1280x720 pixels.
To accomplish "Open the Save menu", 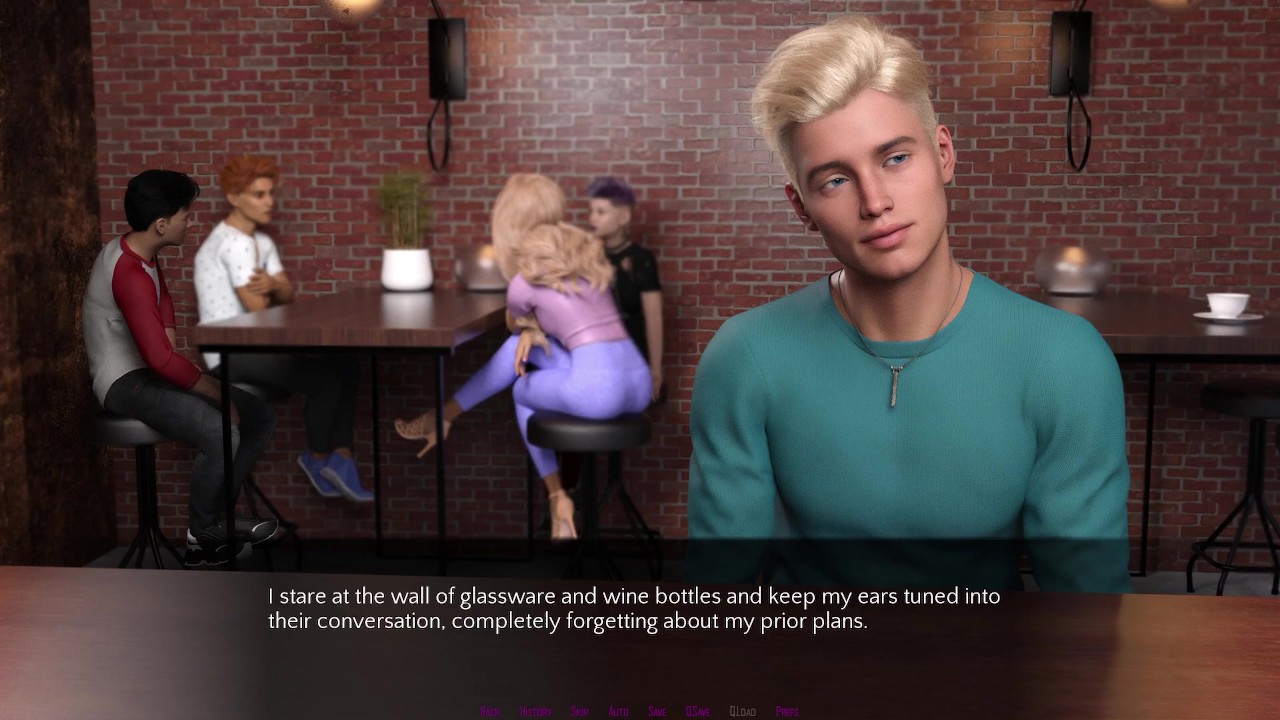I will 657,711.
